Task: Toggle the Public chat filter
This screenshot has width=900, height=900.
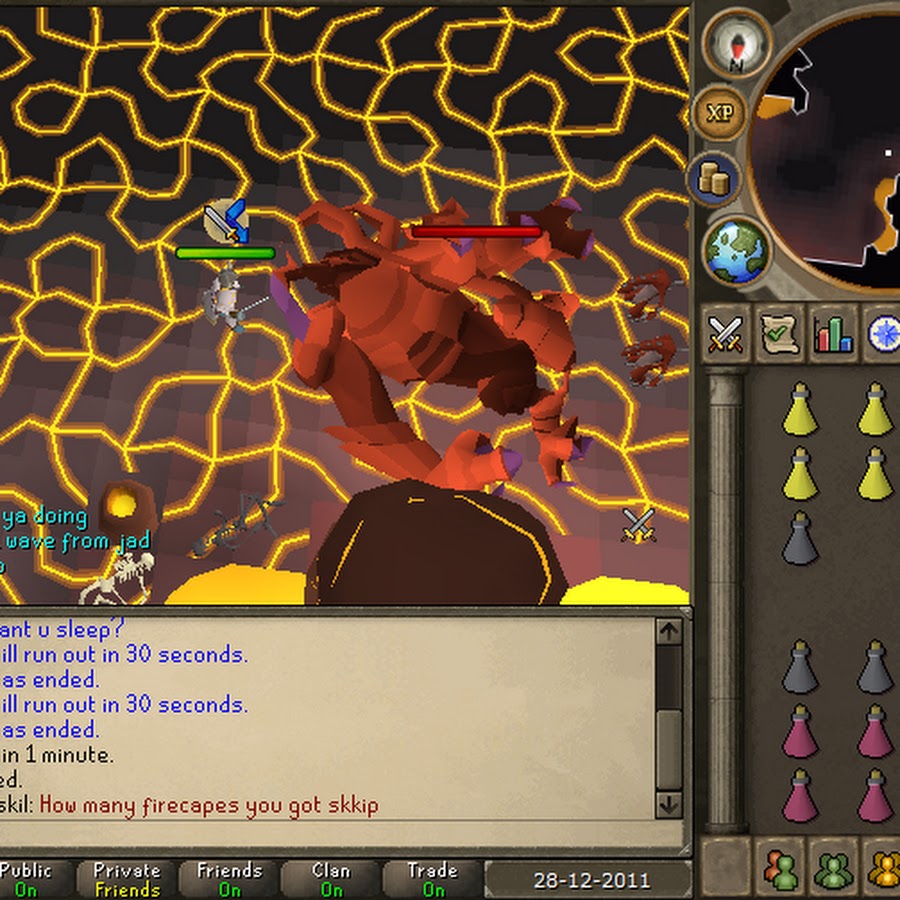Action: 25,879
